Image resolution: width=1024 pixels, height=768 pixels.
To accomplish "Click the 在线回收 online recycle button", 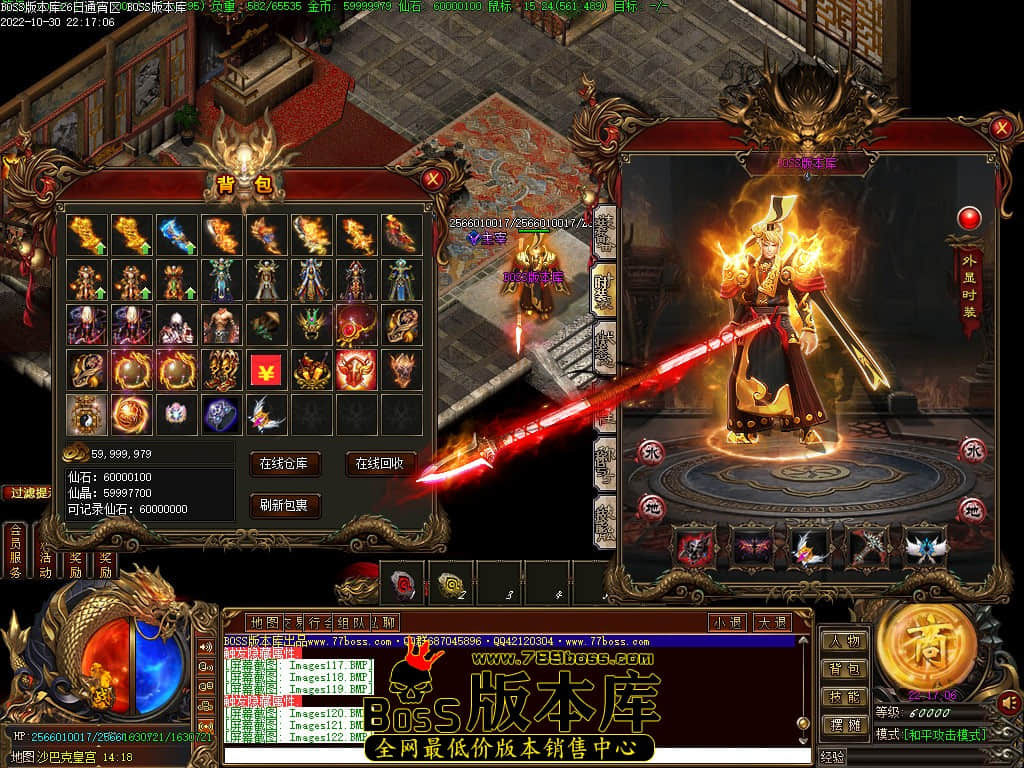I will [x=380, y=463].
